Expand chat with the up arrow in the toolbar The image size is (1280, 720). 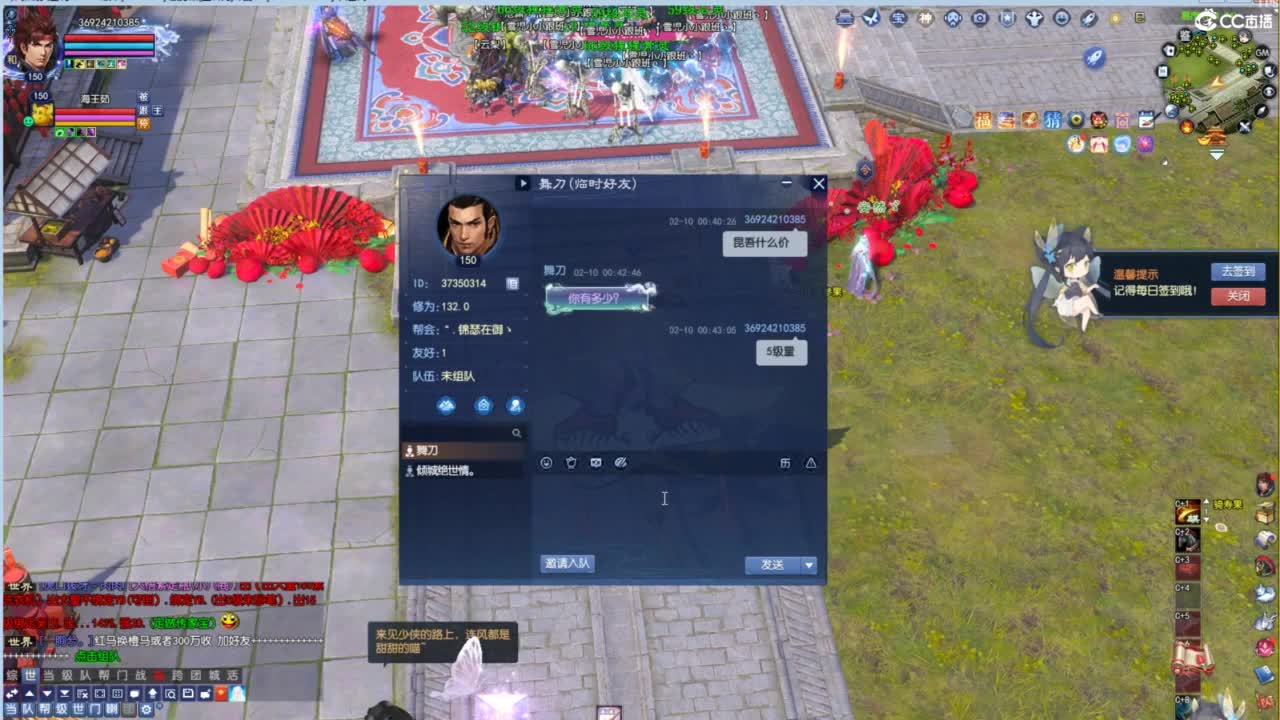(x=27, y=694)
